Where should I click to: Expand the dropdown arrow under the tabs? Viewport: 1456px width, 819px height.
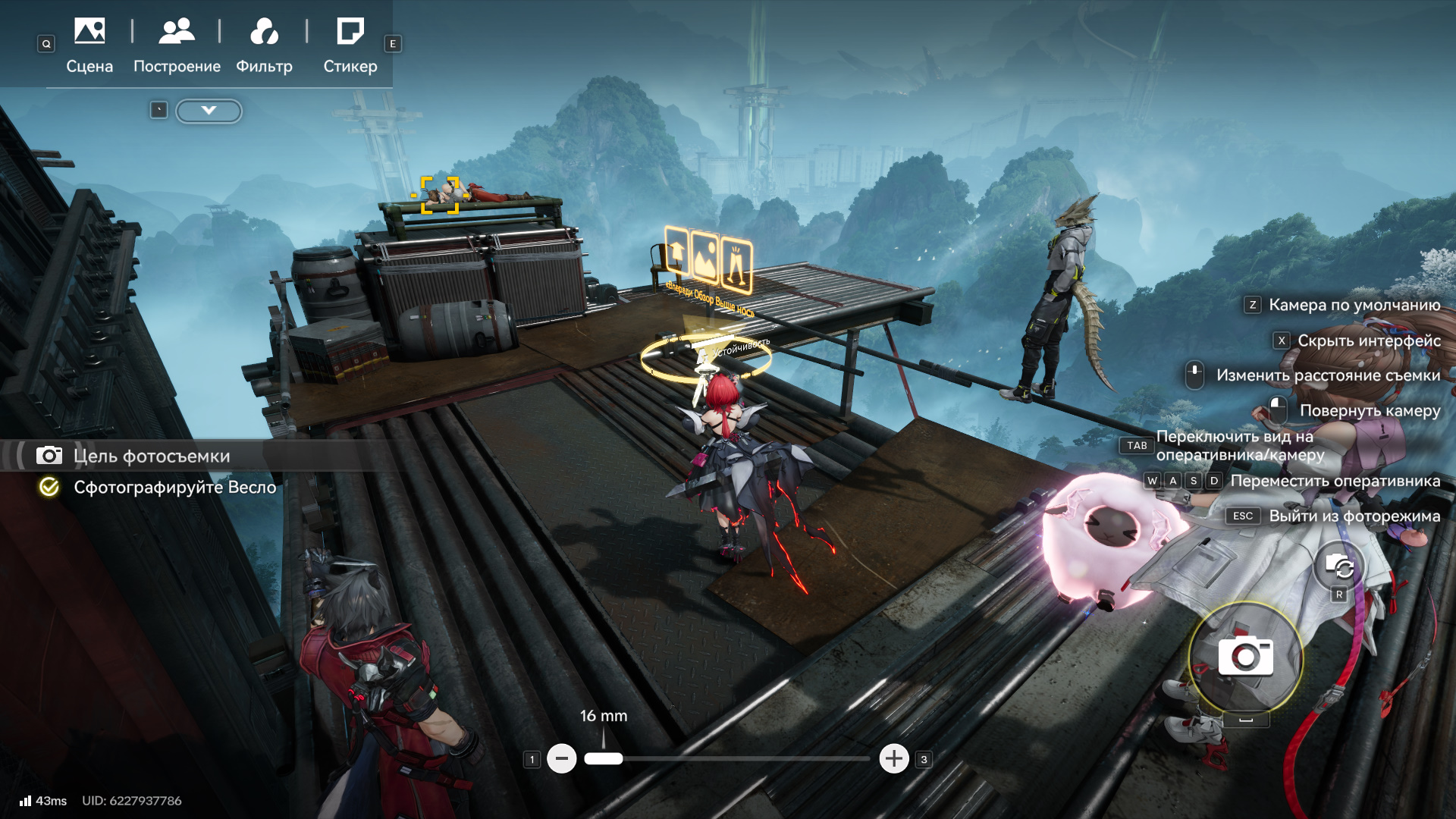pos(209,111)
